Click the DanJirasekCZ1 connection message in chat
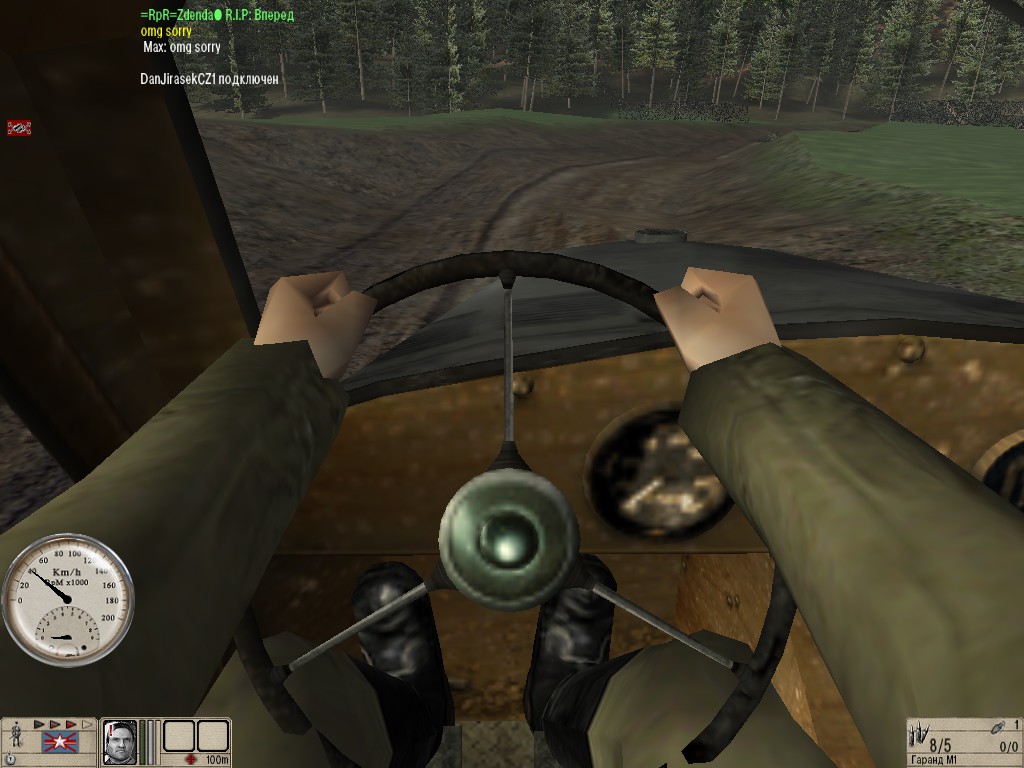 (x=209, y=78)
